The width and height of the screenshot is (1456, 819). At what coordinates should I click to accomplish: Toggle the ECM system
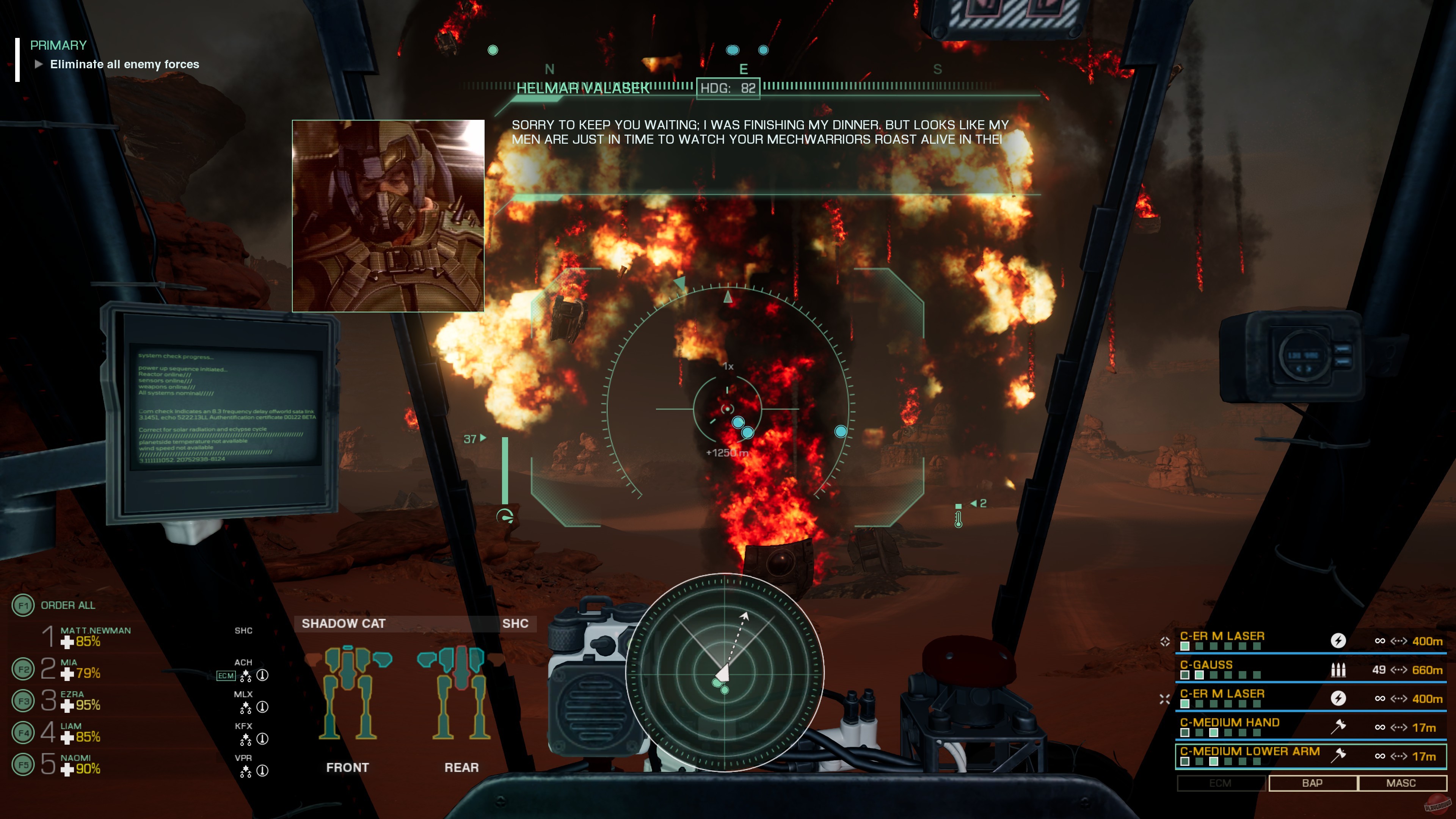(1221, 783)
